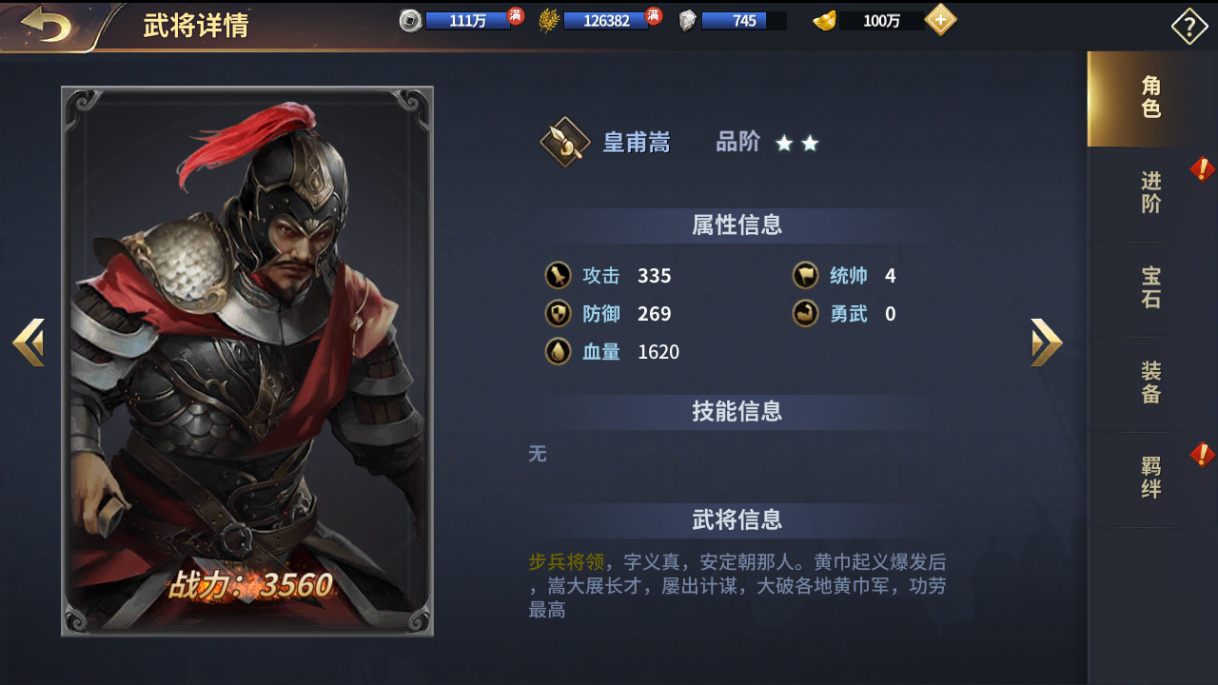The height and width of the screenshot is (685, 1218).
Task: Go back using the return arrow
Action: click(46, 25)
